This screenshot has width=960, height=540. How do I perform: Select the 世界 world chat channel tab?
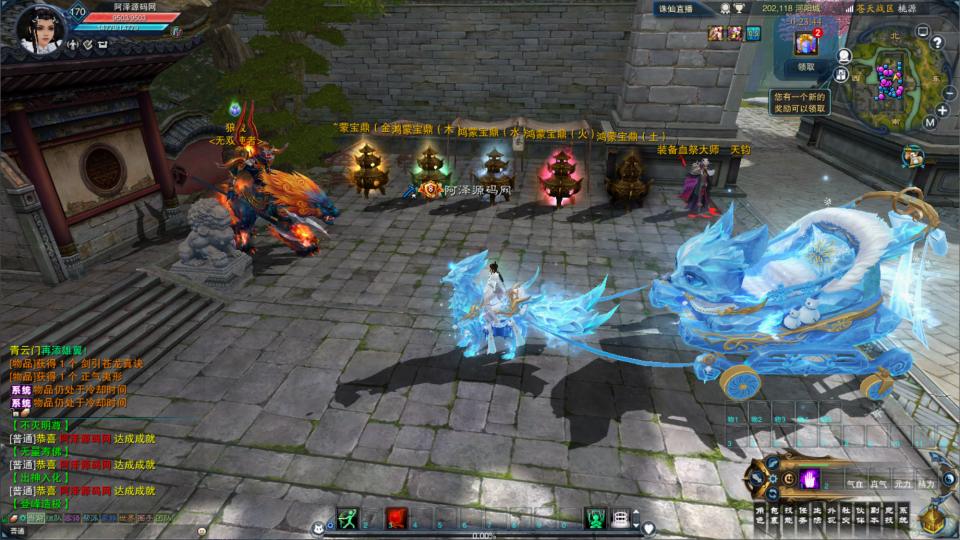coord(128,518)
